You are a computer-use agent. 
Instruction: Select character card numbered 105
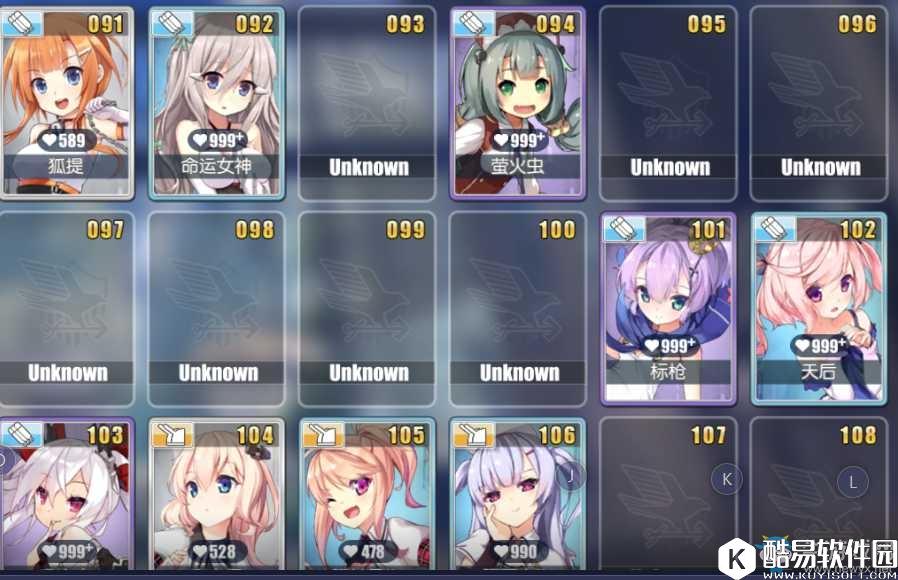367,495
